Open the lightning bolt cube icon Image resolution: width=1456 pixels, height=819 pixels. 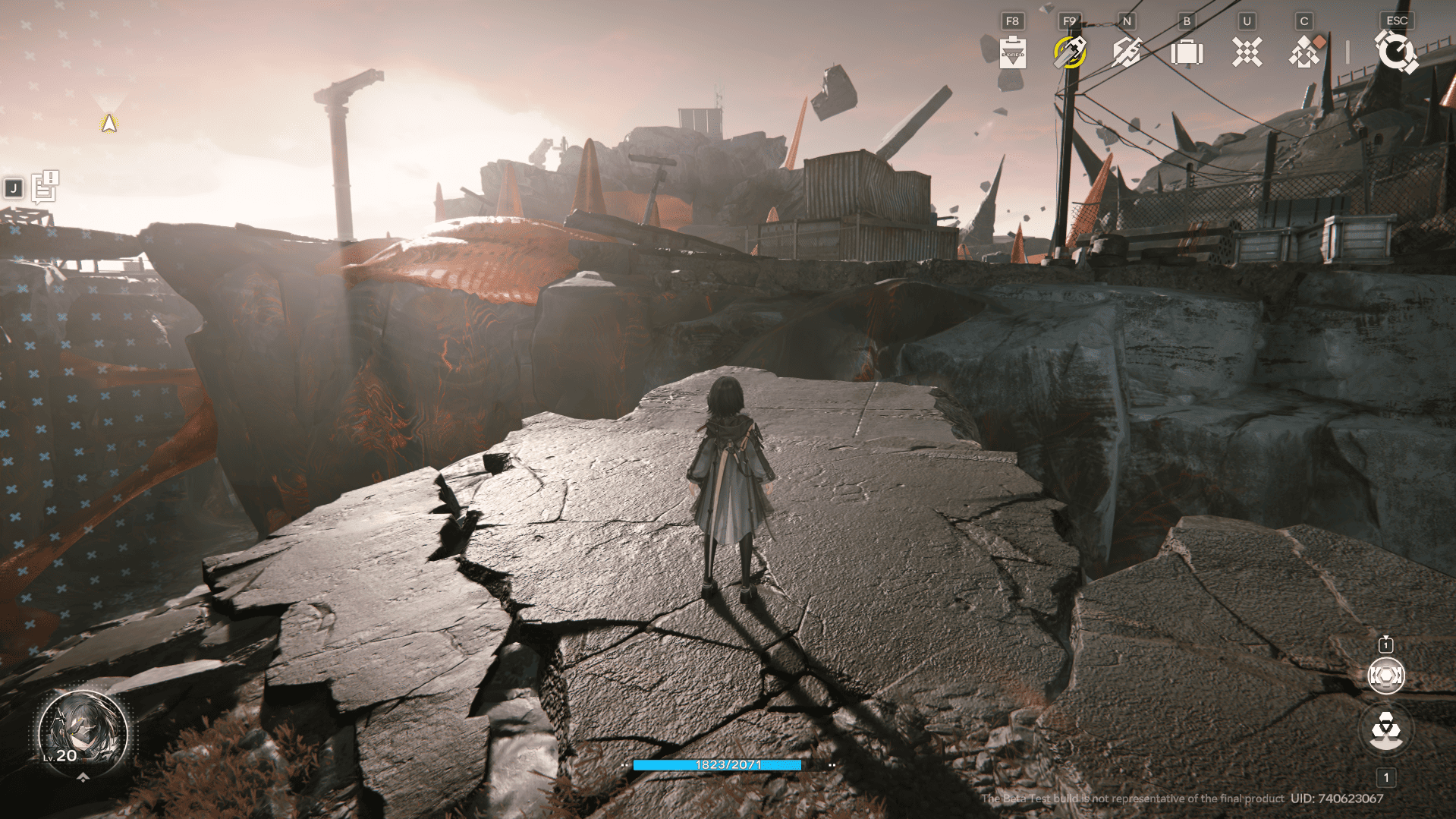(1127, 52)
